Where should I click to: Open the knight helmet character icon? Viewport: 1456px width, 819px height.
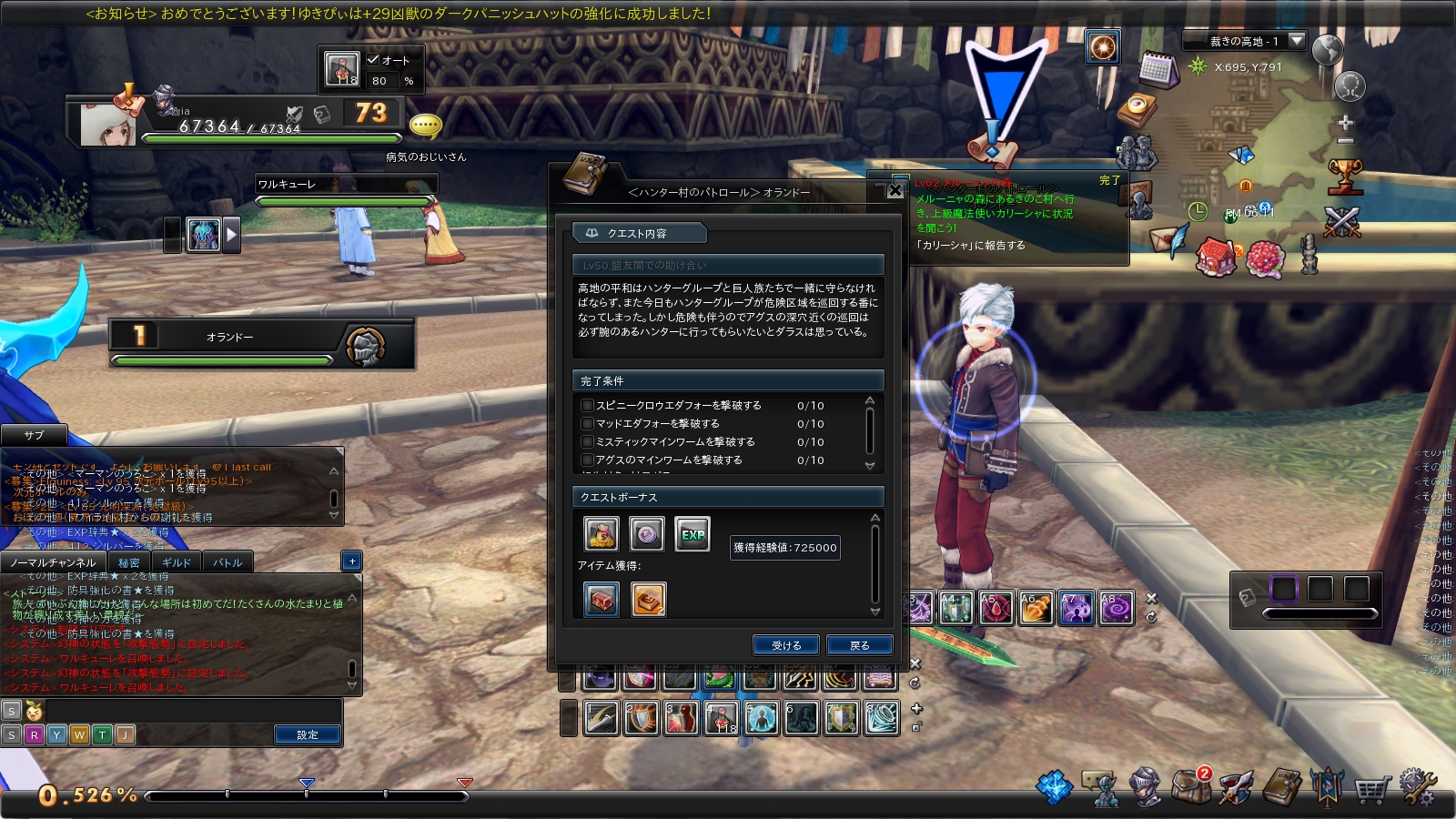tap(1145, 787)
